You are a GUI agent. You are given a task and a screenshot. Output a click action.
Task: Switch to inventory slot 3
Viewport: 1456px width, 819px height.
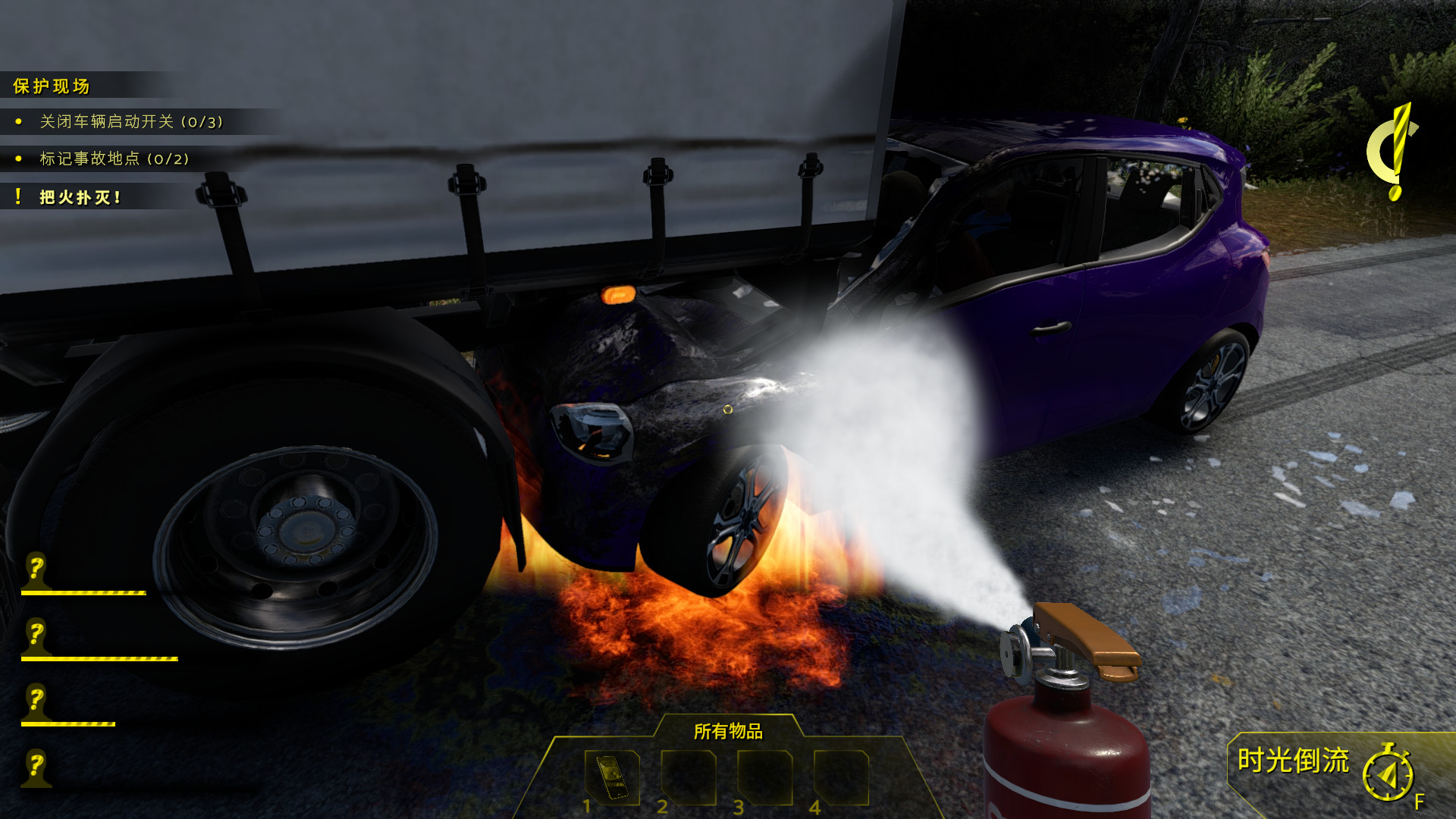pos(764,778)
